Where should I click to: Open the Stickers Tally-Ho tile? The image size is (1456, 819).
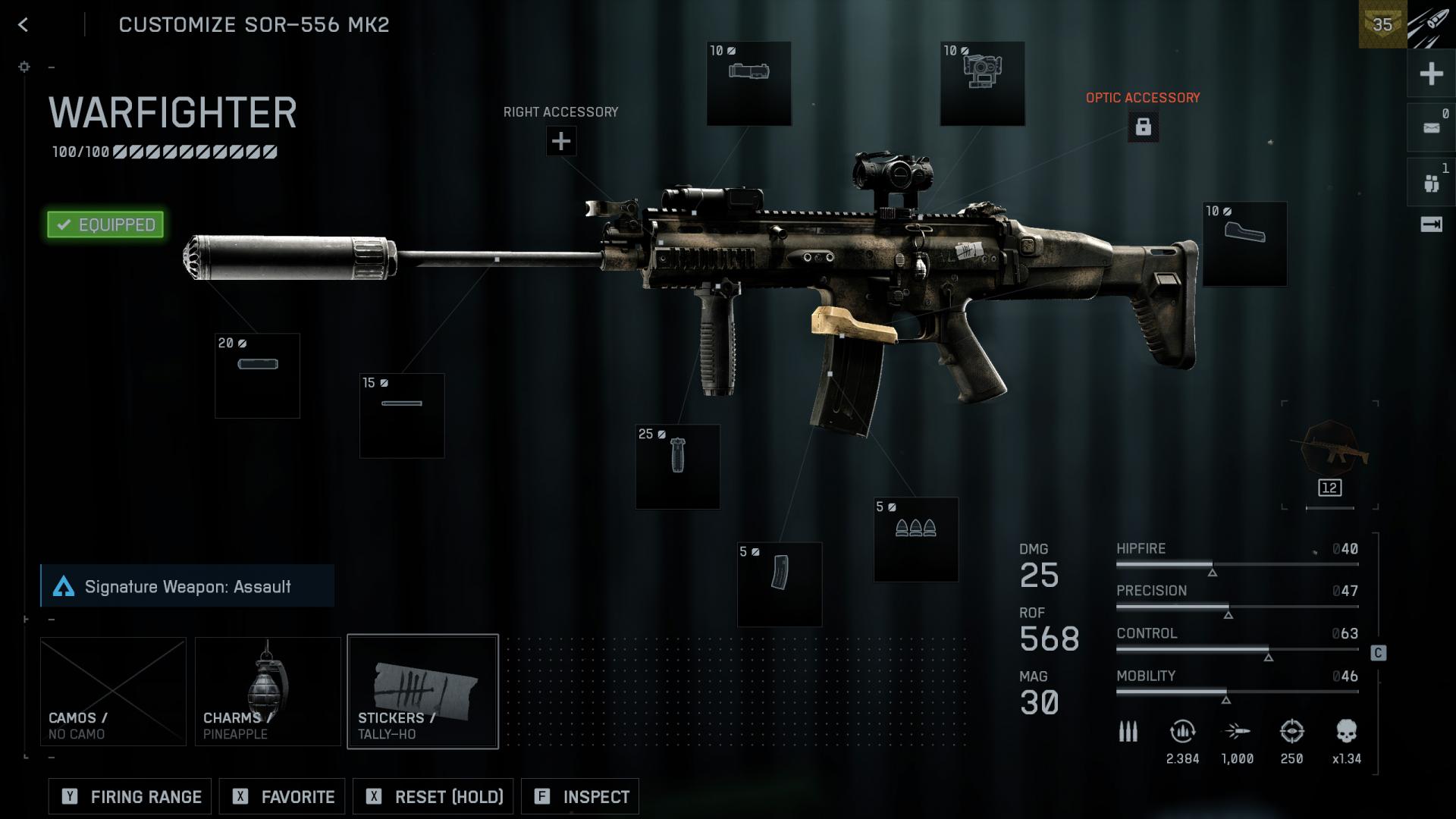click(x=422, y=691)
